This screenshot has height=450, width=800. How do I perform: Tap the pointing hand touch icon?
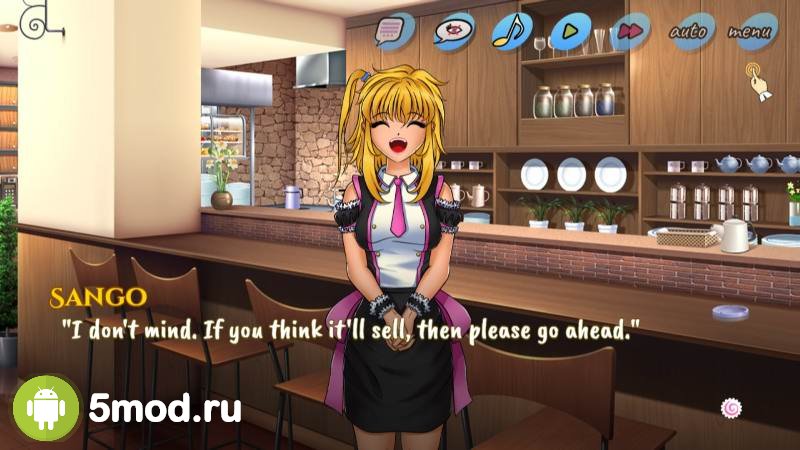pos(757,79)
